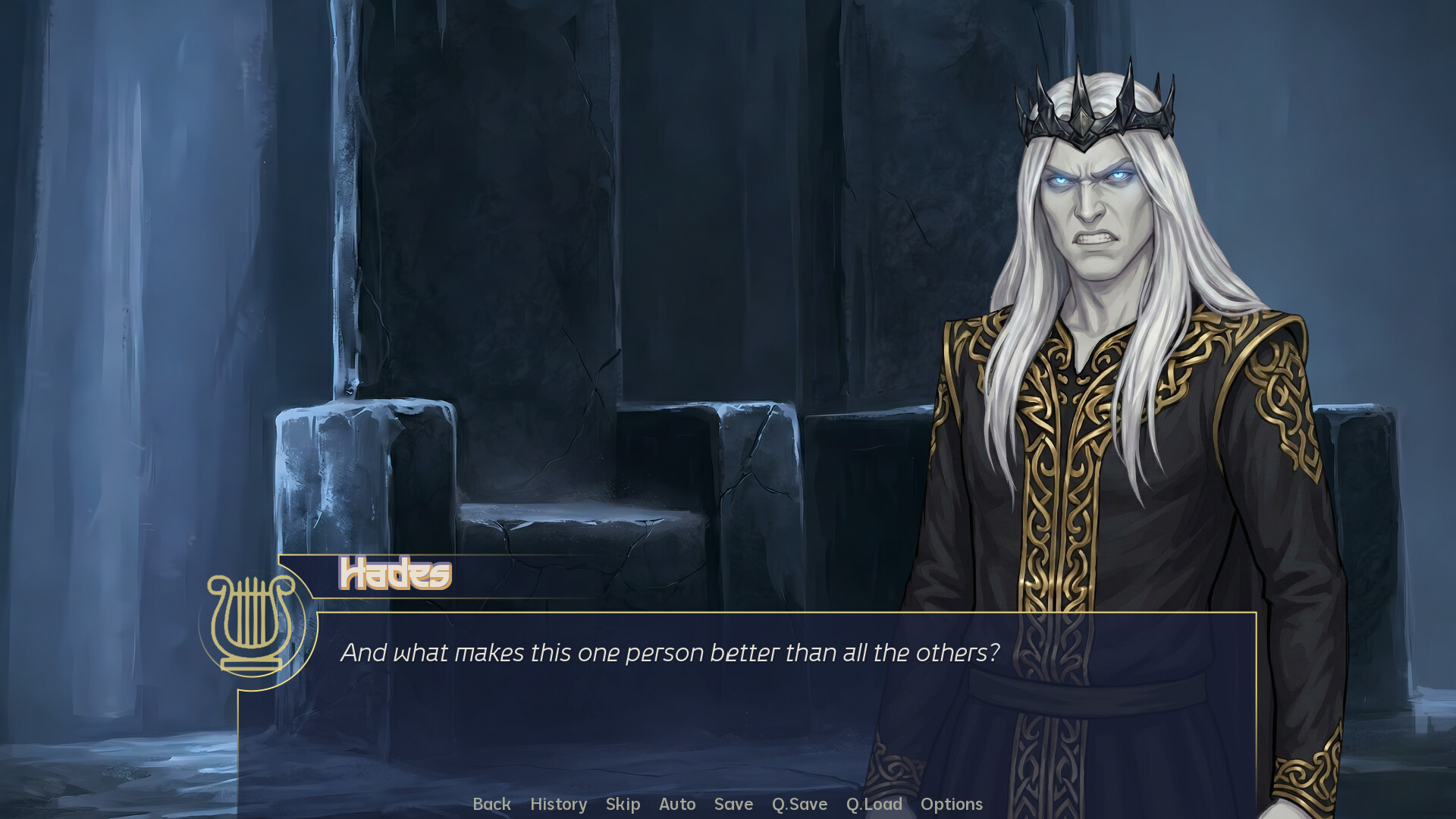Click the dialogue text to advance
1456x819 pixels.
(x=671, y=651)
